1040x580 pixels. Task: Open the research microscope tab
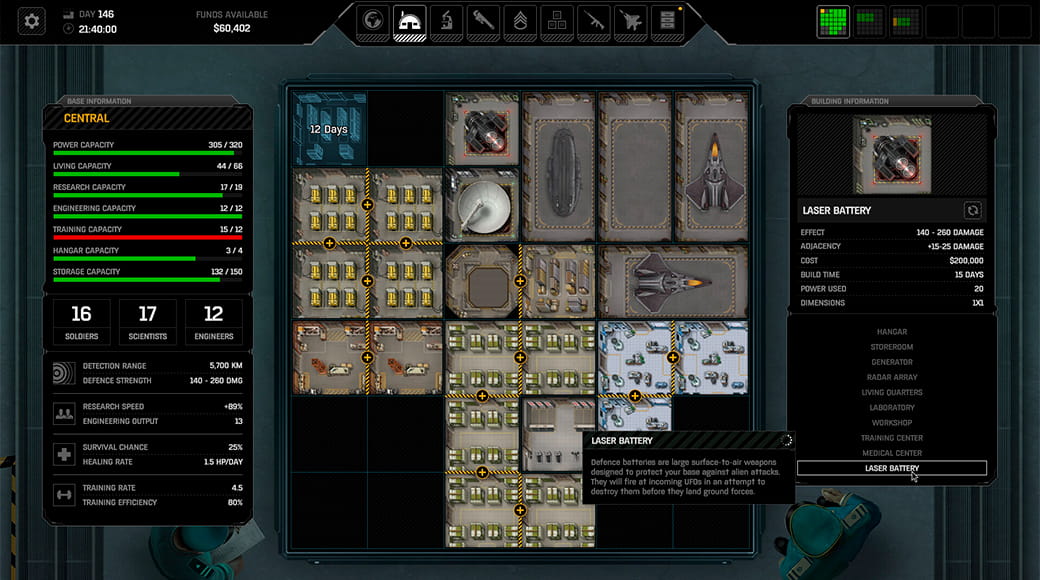(447, 21)
